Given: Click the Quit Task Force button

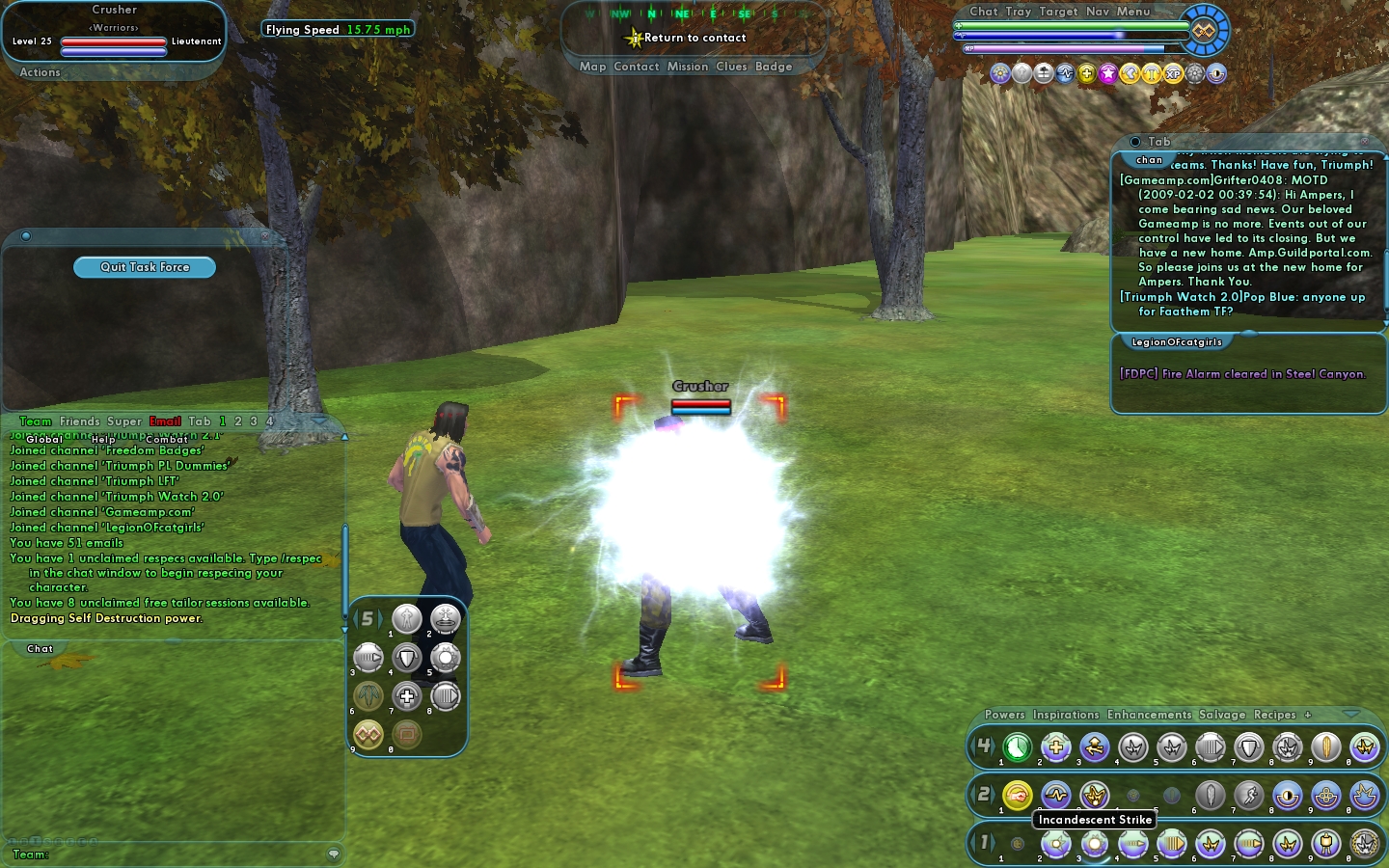Looking at the screenshot, I should click(x=145, y=267).
